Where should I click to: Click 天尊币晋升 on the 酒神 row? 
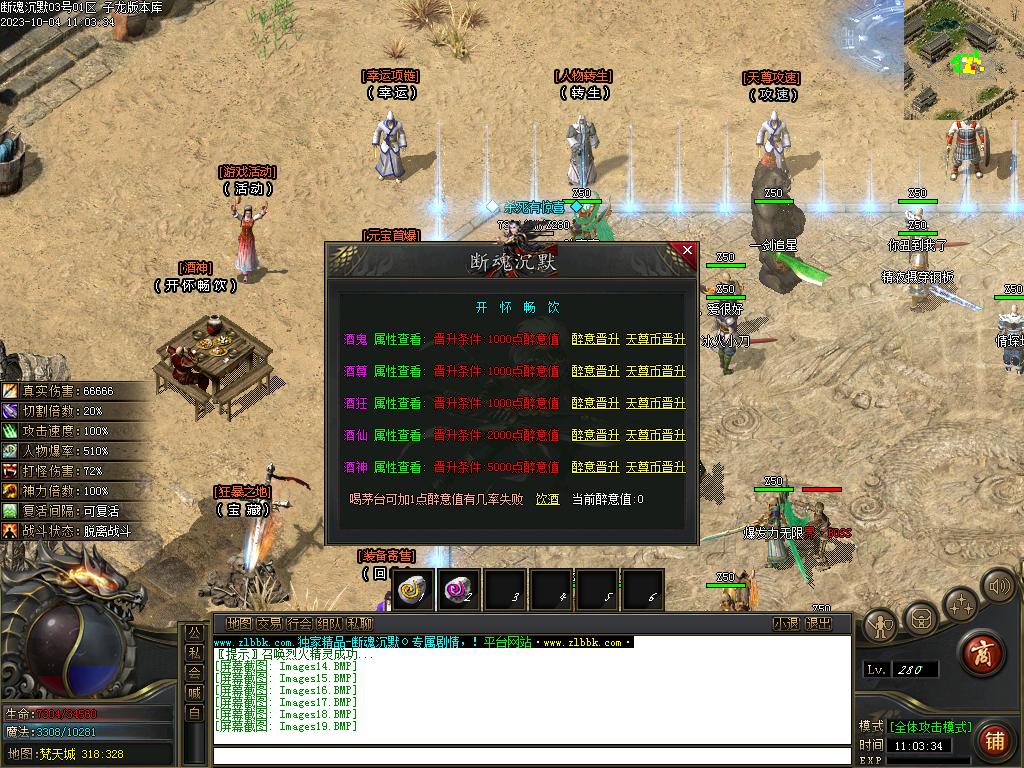click(655, 467)
